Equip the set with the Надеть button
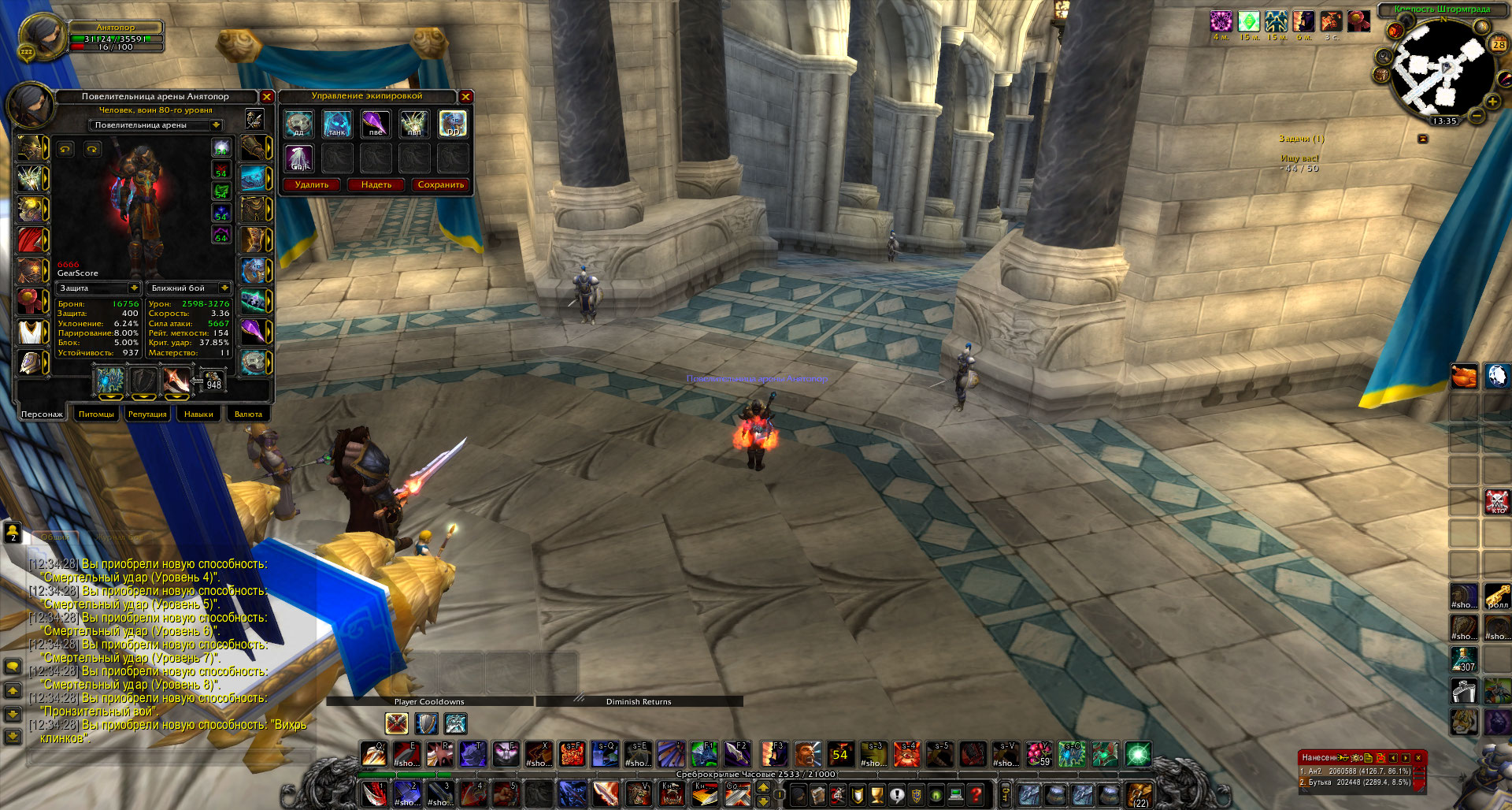 click(376, 185)
